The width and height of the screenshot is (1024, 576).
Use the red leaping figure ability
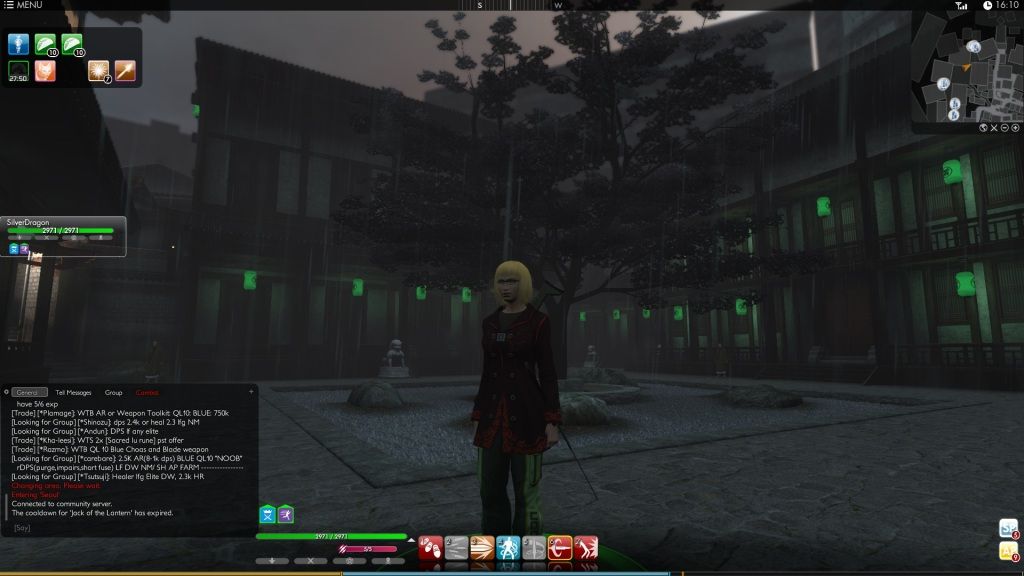click(586, 548)
